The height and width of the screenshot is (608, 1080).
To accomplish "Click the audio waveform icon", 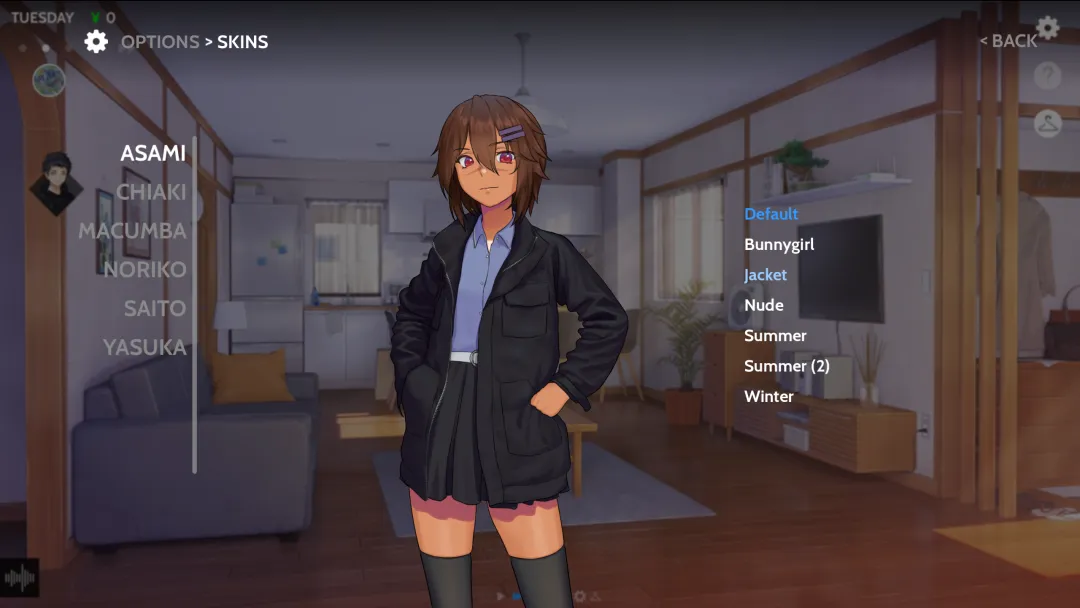I will tap(19, 578).
